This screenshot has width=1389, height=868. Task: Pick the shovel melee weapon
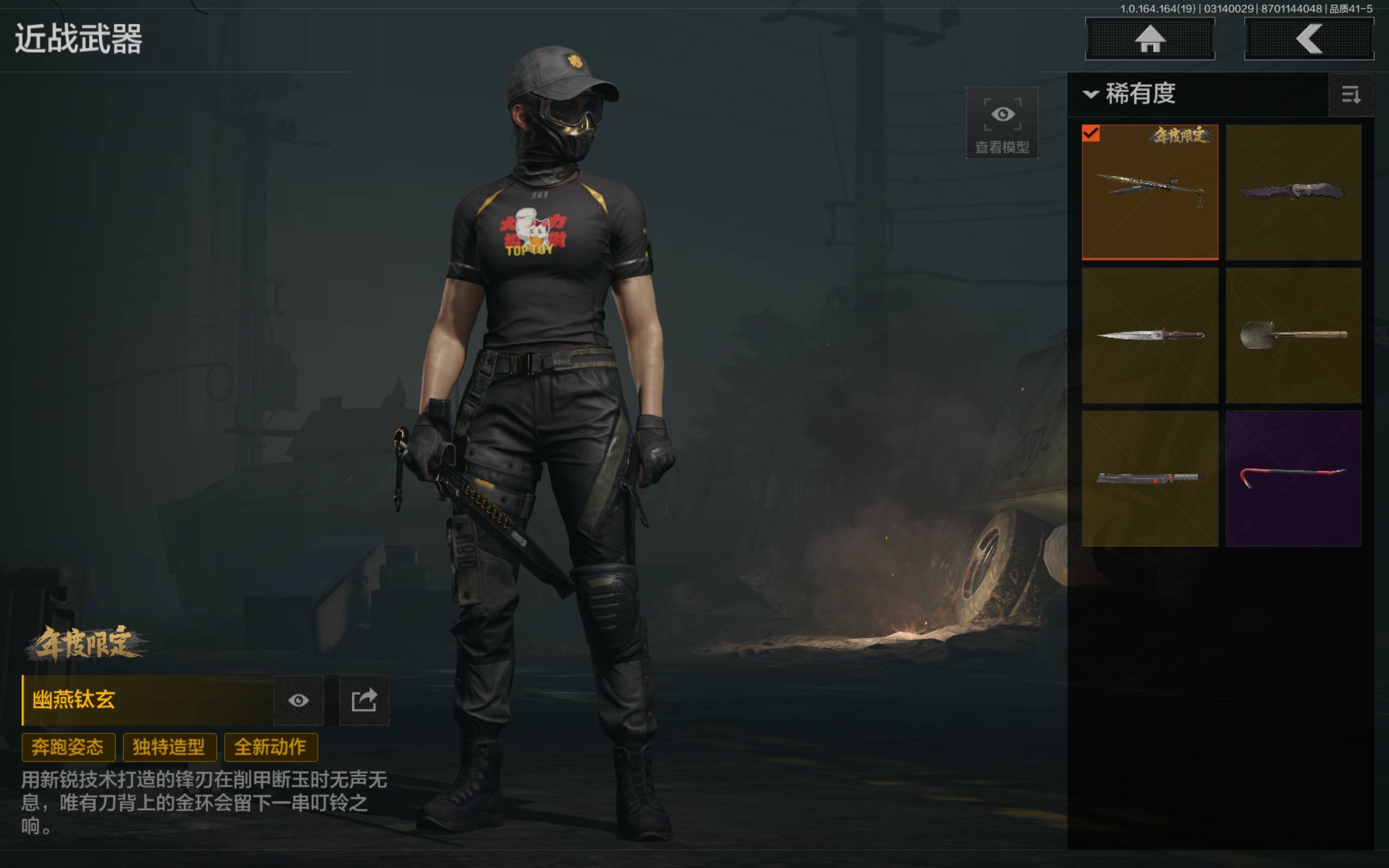click(1293, 335)
